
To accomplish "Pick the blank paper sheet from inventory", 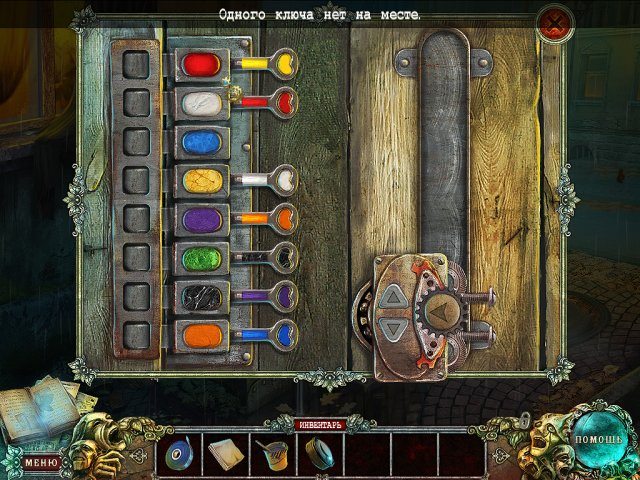I will click(x=224, y=454).
